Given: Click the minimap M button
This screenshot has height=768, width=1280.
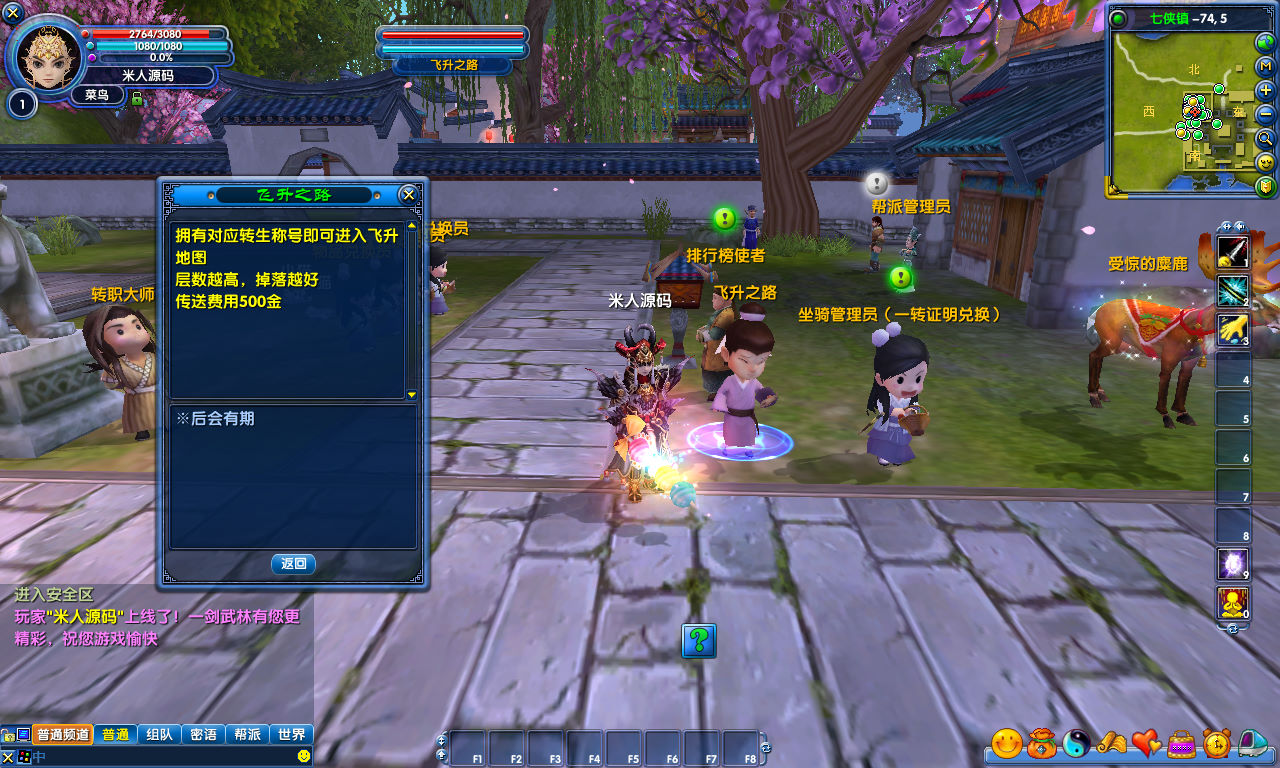Looking at the screenshot, I should pos(1266,67).
